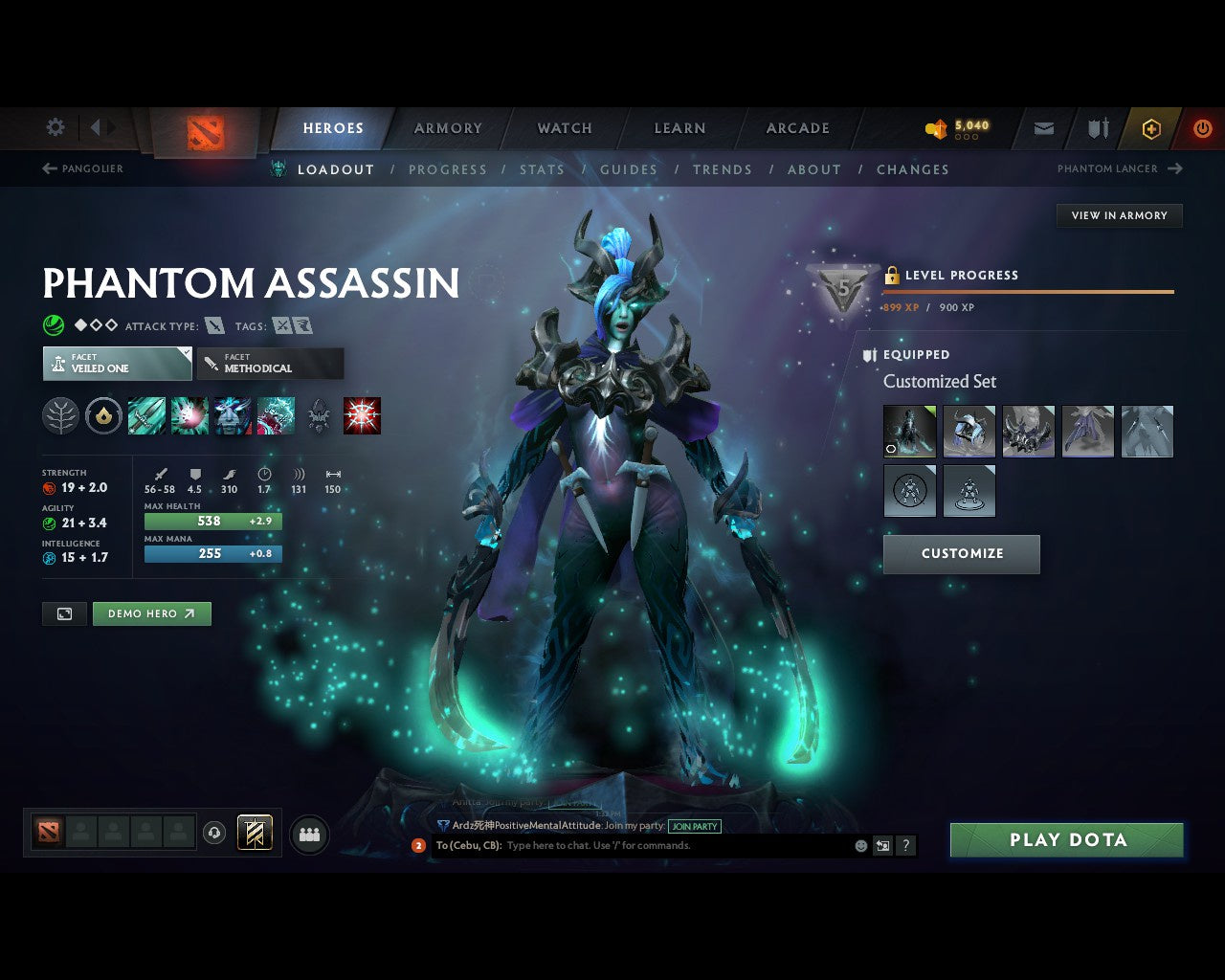Screen dimensions: 1225x980
Task: Click the PLAY DOTA button
Action: coord(1066,839)
